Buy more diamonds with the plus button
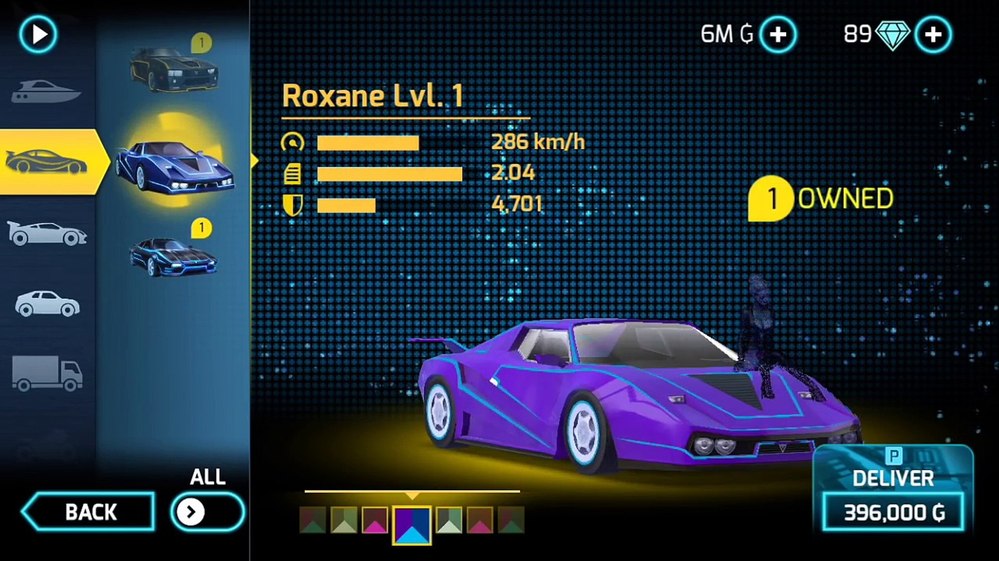This screenshot has height=561, width=999. coord(932,35)
